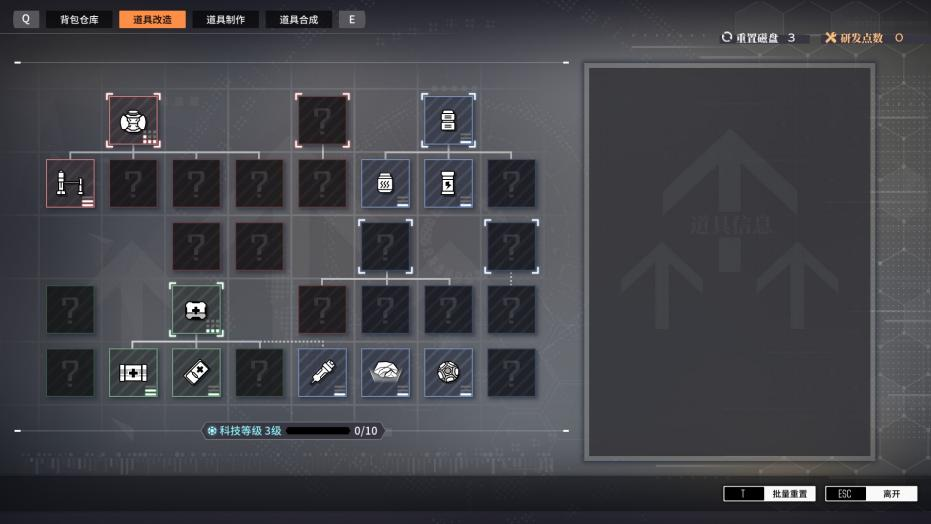Pick the heat jar item node
931x524 pixels.
pyautogui.click(x=385, y=183)
